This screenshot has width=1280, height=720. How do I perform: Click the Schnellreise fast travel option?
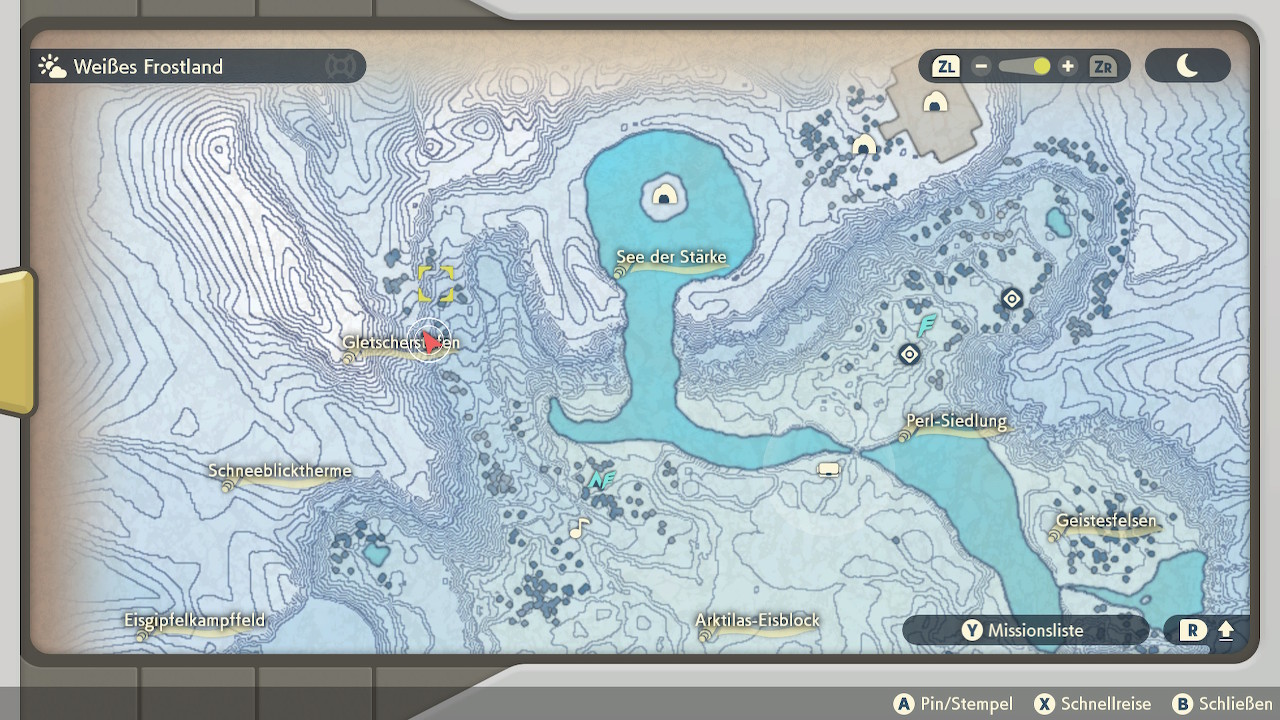pyautogui.click(x=1093, y=704)
